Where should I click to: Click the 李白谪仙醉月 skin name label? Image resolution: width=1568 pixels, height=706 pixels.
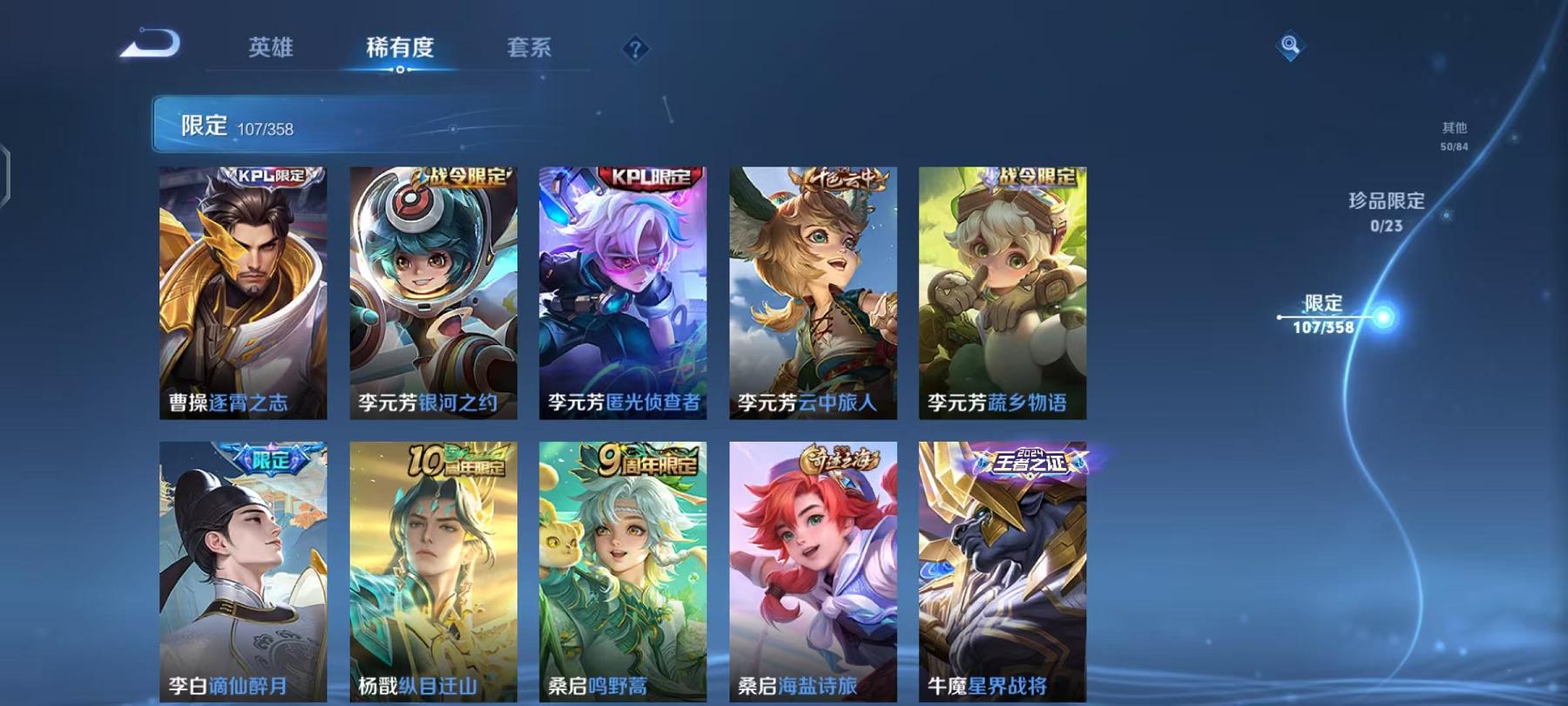(x=227, y=687)
